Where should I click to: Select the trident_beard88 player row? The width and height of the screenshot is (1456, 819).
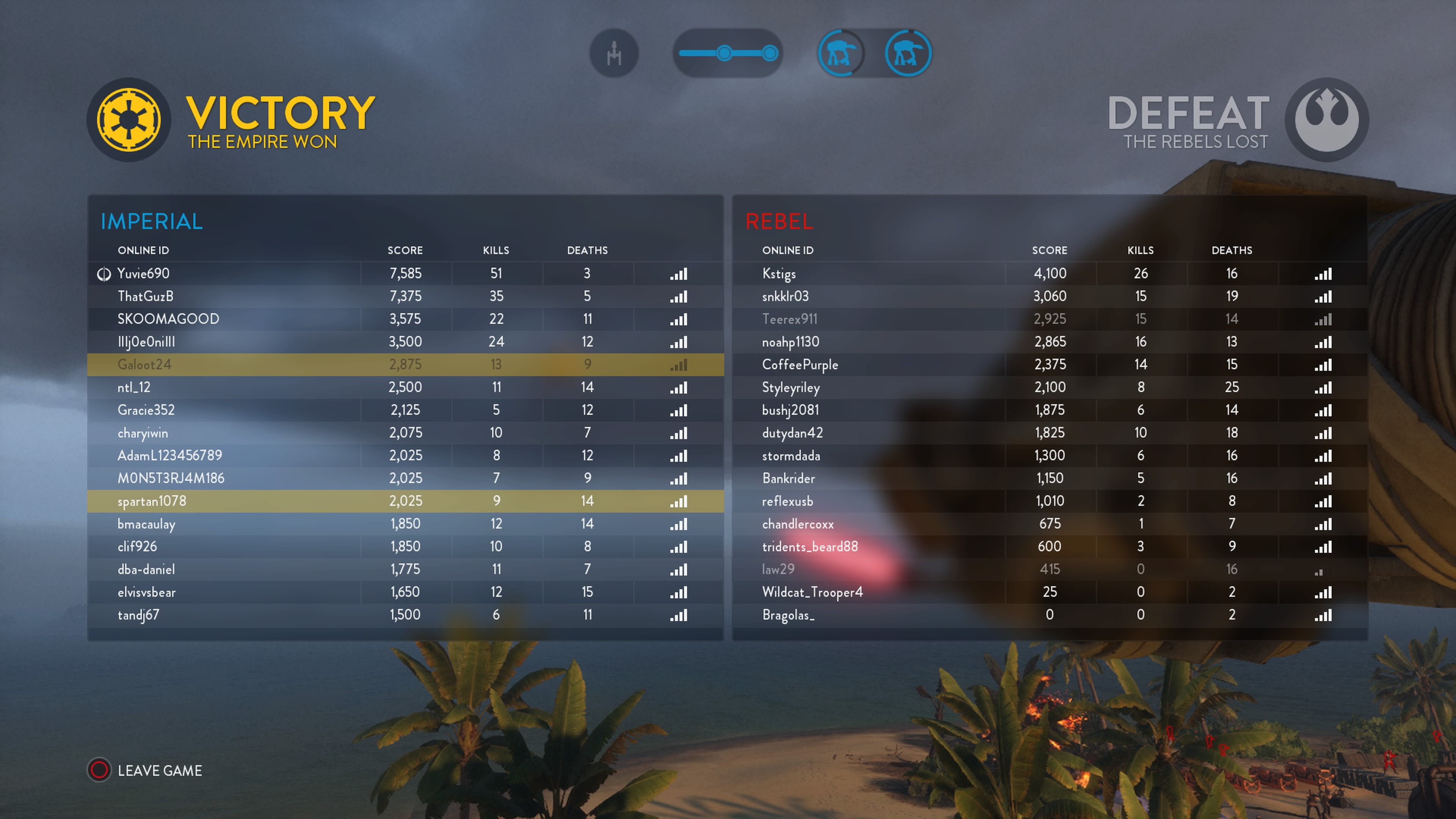[x=810, y=546]
